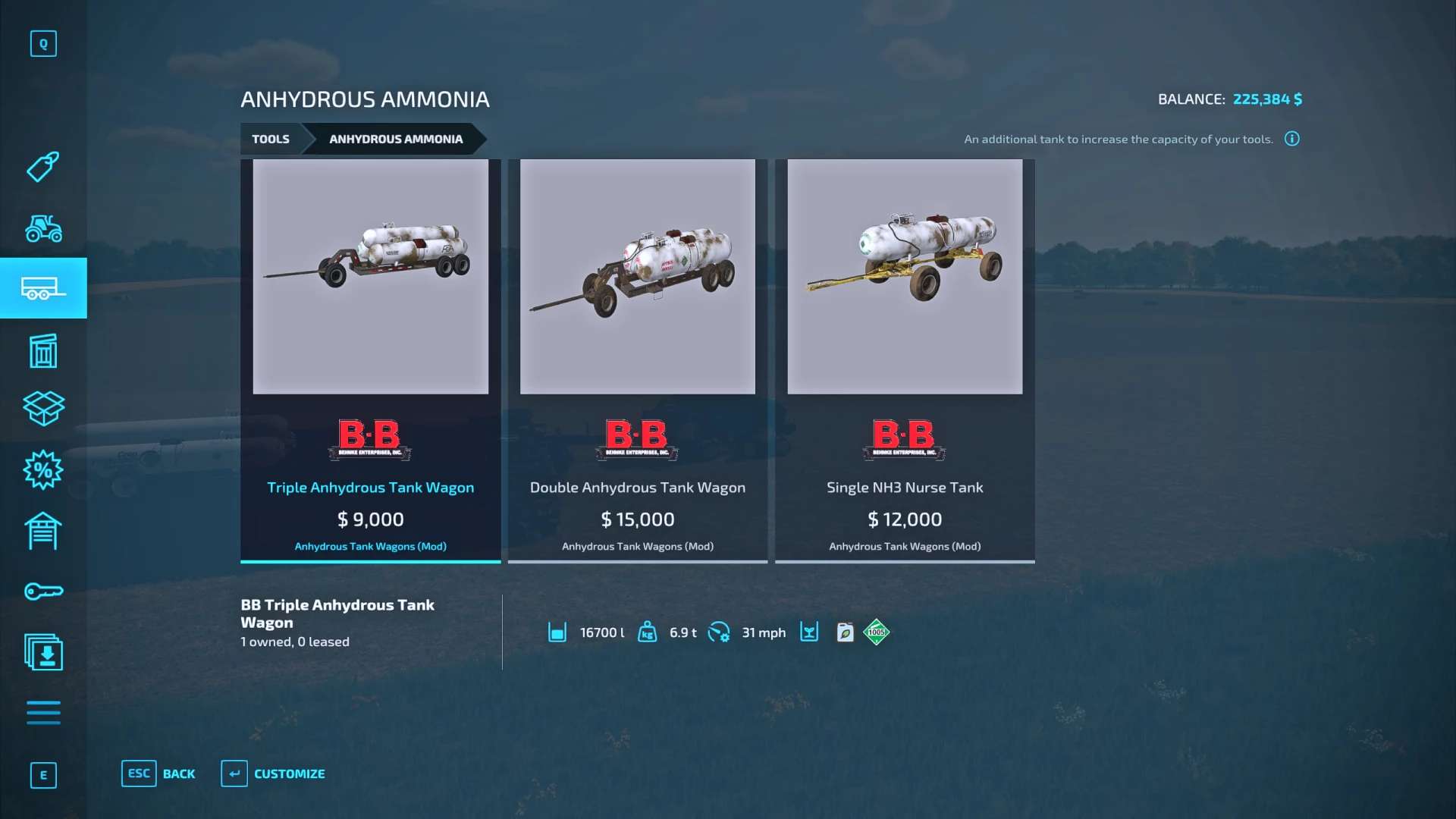Select the trailer tools category
Screen dimensions: 1456x819
(43, 288)
